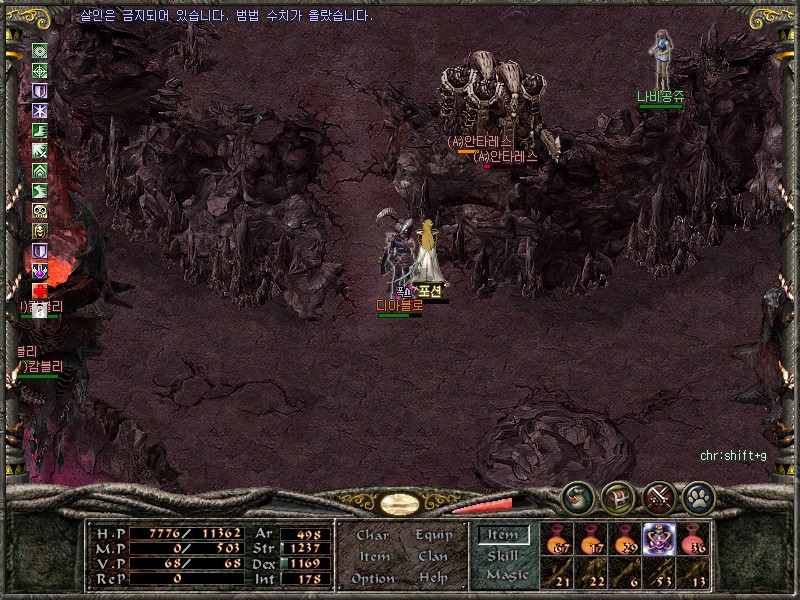Use the pink potion with count 36
The image size is (800, 600).
[x=694, y=538]
